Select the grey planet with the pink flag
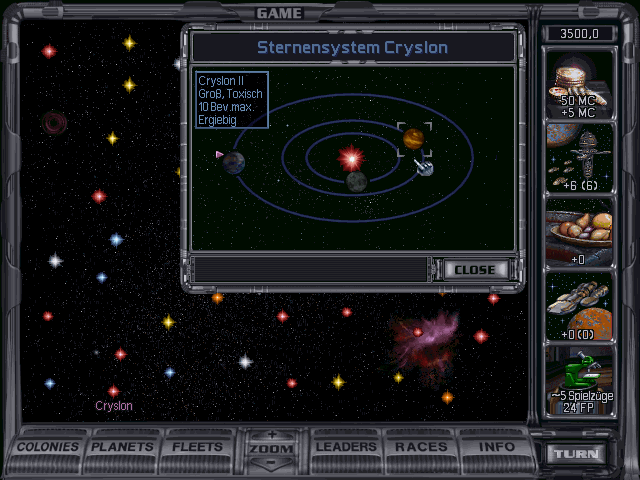This screenshot has height=480, width=640. (x=234, y=162)
